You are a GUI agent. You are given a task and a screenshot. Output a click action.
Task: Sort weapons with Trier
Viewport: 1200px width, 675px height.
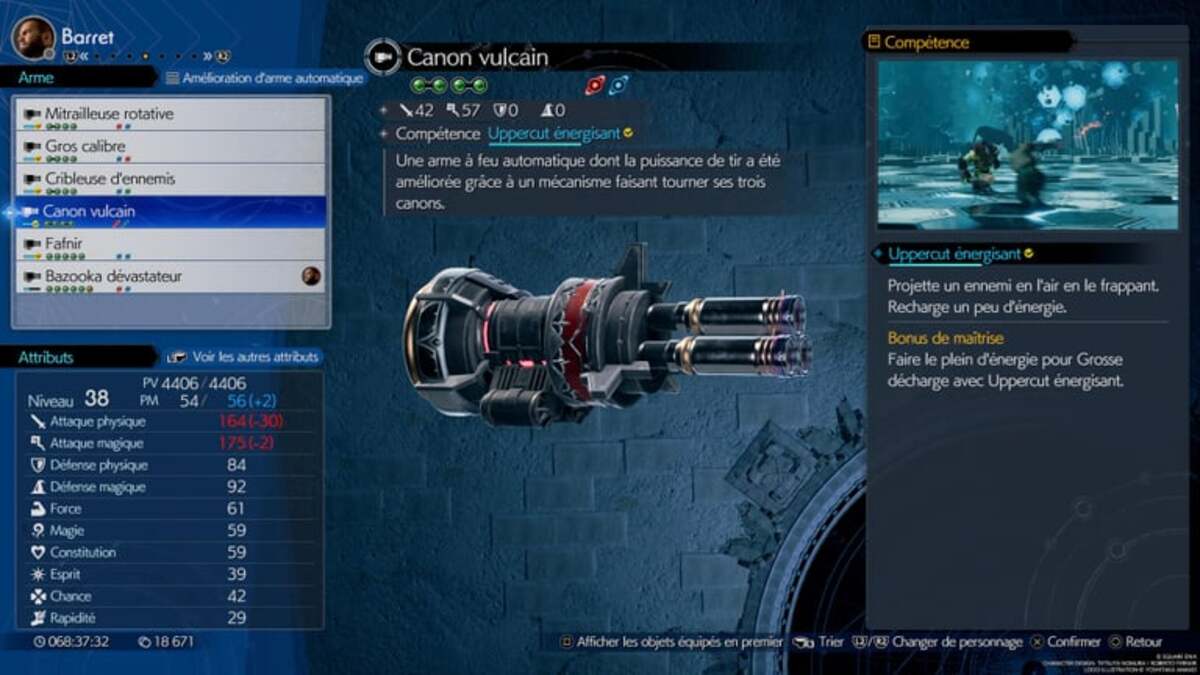[821, 642]
